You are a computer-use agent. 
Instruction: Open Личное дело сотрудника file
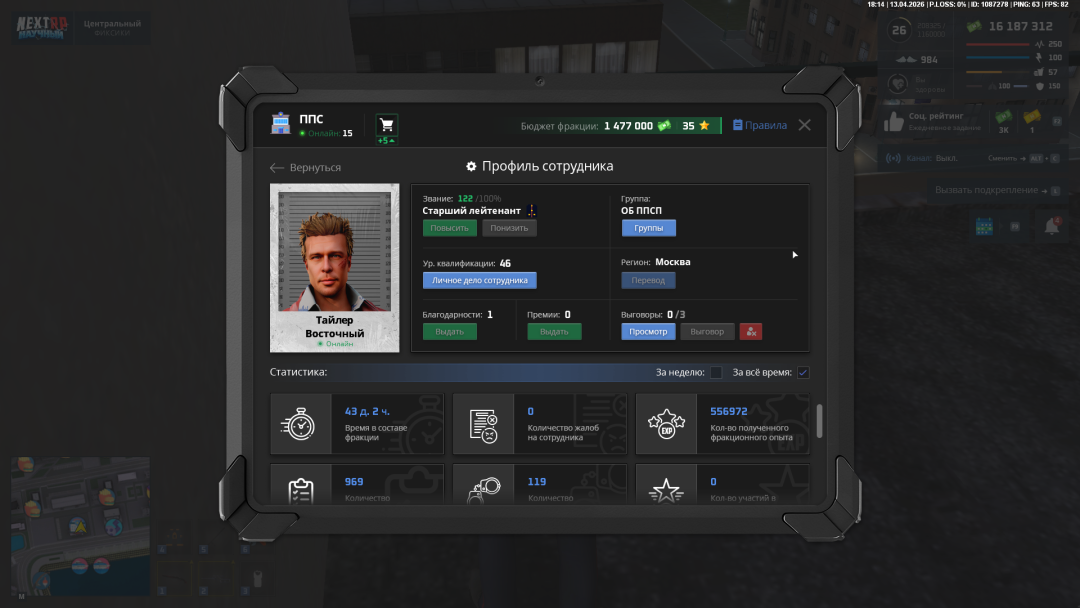(479, 280)
